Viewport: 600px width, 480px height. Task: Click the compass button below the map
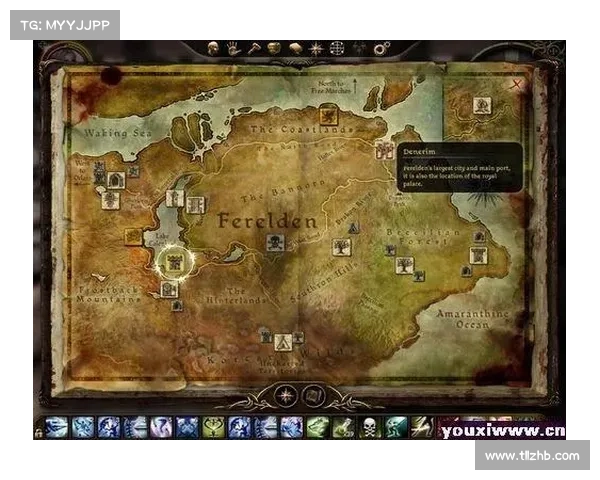287,395
